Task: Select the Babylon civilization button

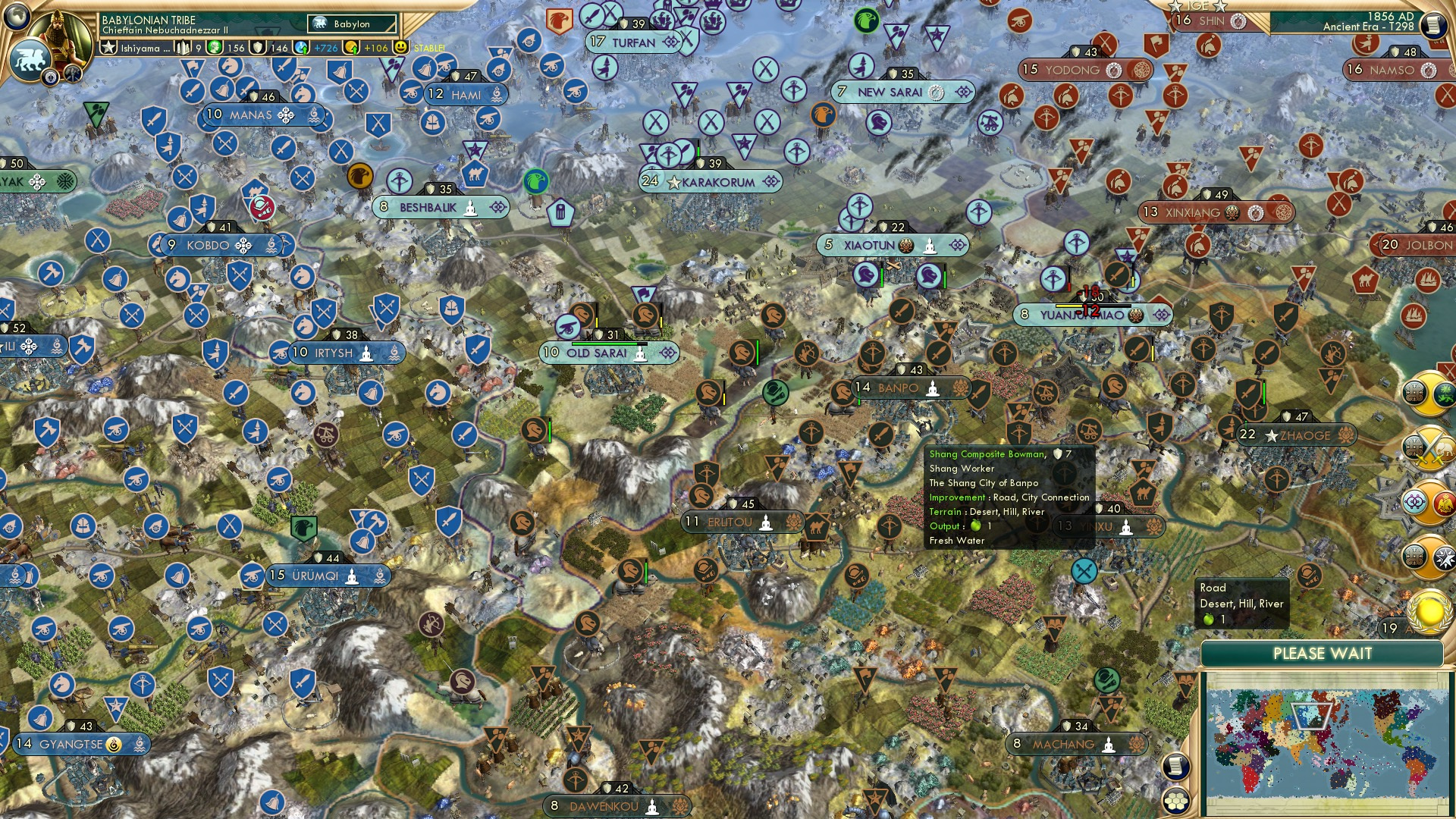Action: 352,24
